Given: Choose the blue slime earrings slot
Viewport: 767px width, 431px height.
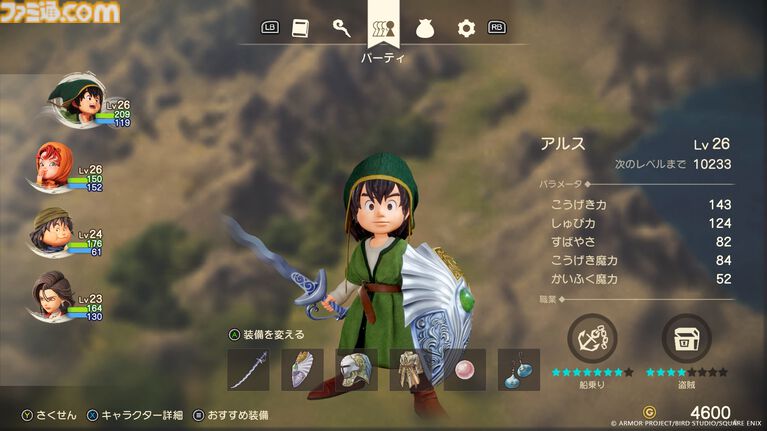Looking at the screenshot, I should pyautogui.click(x=518, y=370).
